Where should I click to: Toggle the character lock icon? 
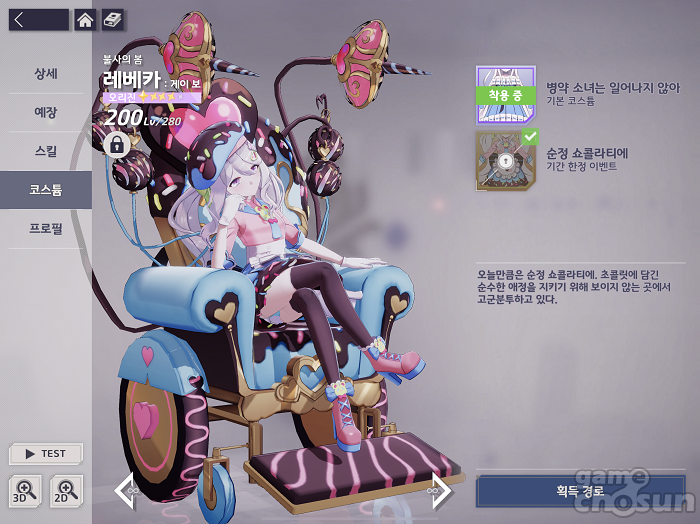pos(117,146)
